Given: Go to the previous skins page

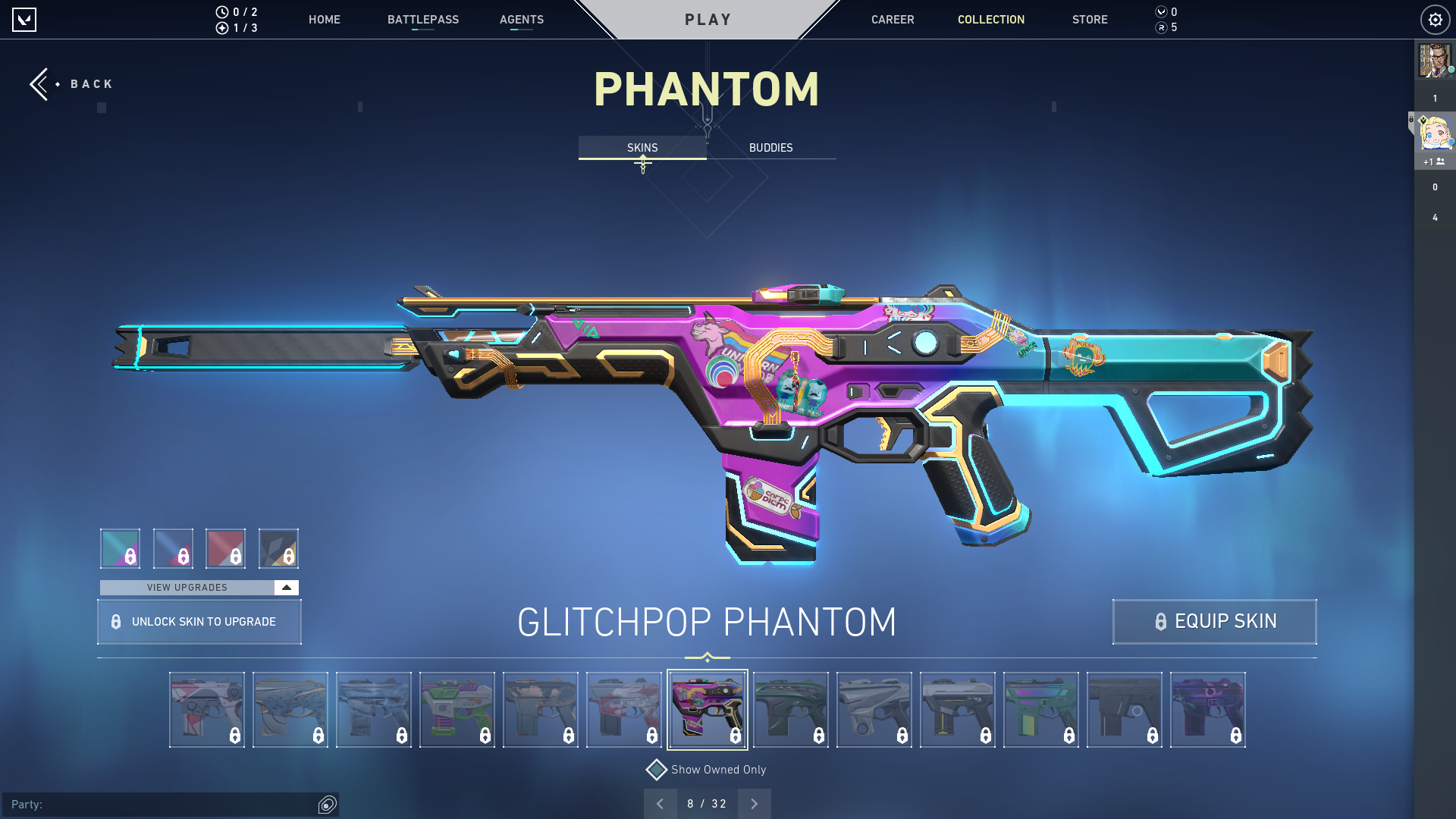Looking at the screenshot, I should click(661, 803).
